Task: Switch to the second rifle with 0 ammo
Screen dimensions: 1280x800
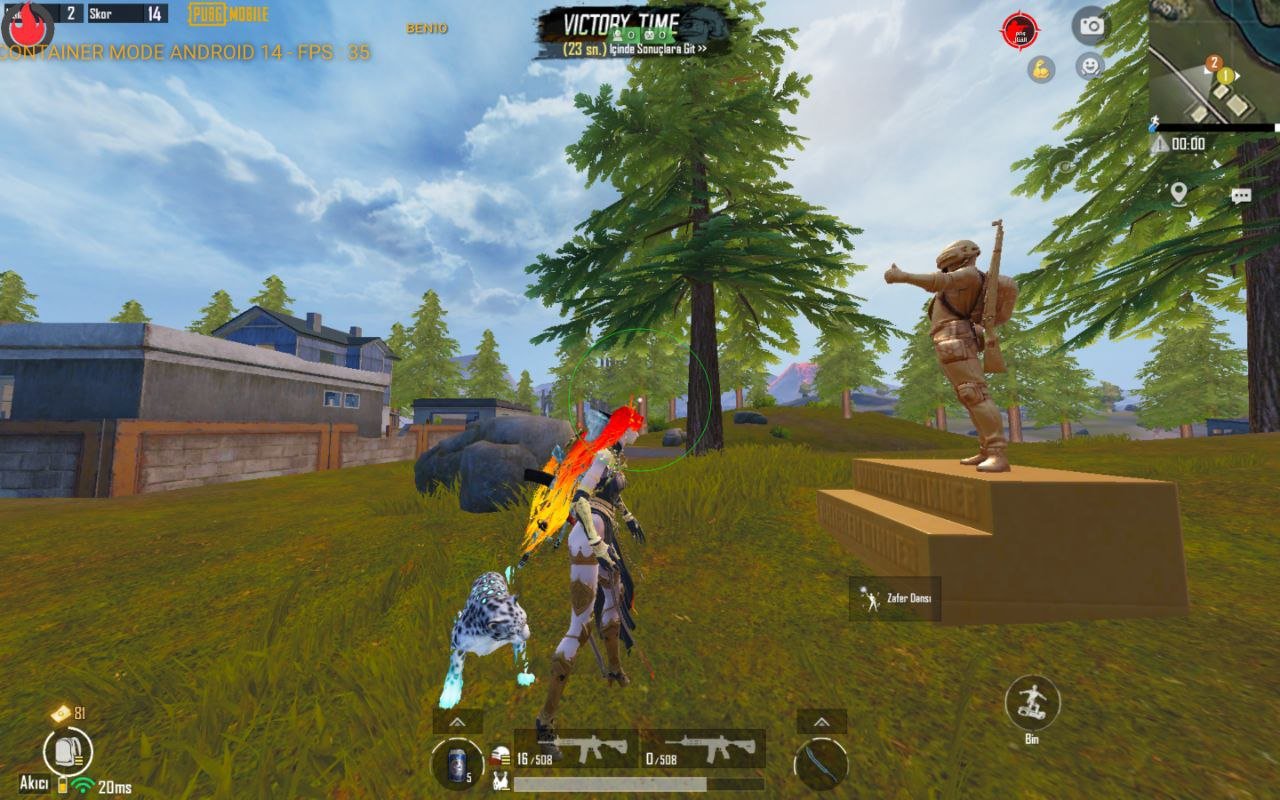Action: pos(702,748)
